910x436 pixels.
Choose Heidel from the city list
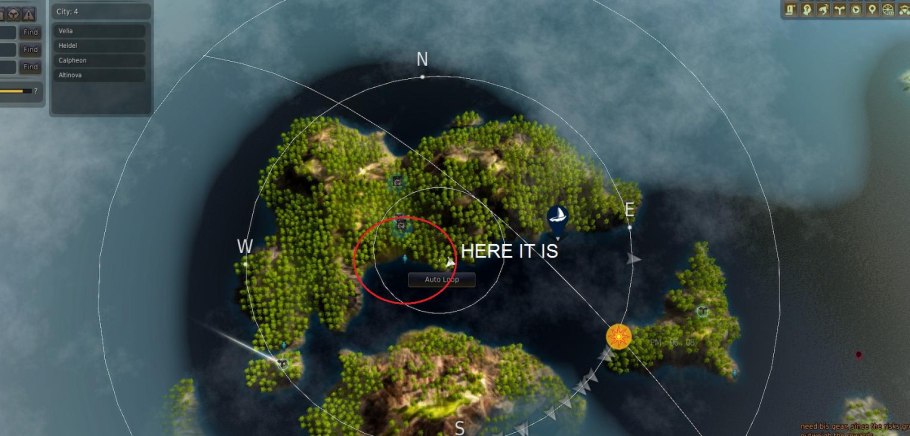point(100,45)
